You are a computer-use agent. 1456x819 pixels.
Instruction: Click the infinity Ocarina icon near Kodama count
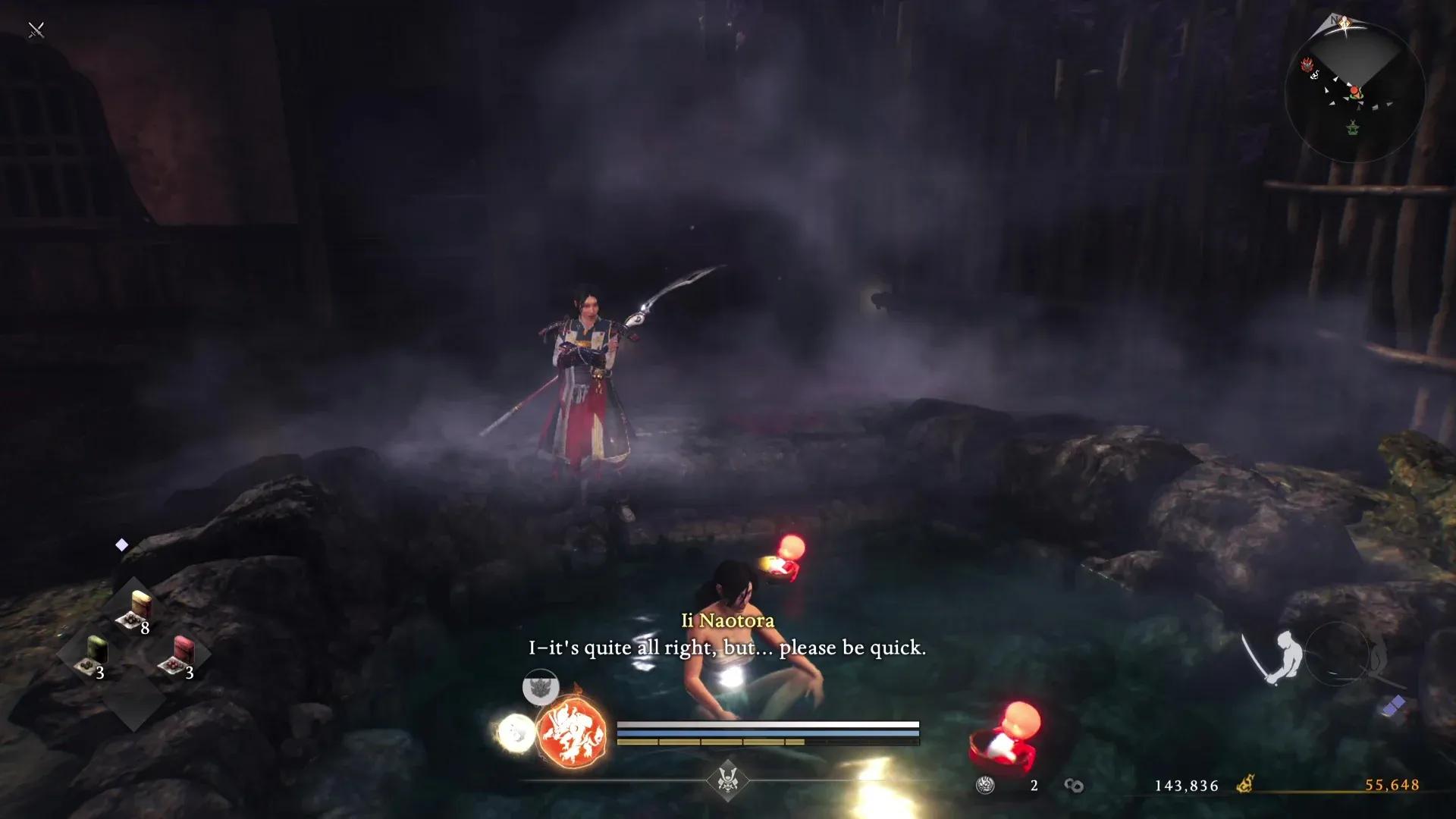1073,786
